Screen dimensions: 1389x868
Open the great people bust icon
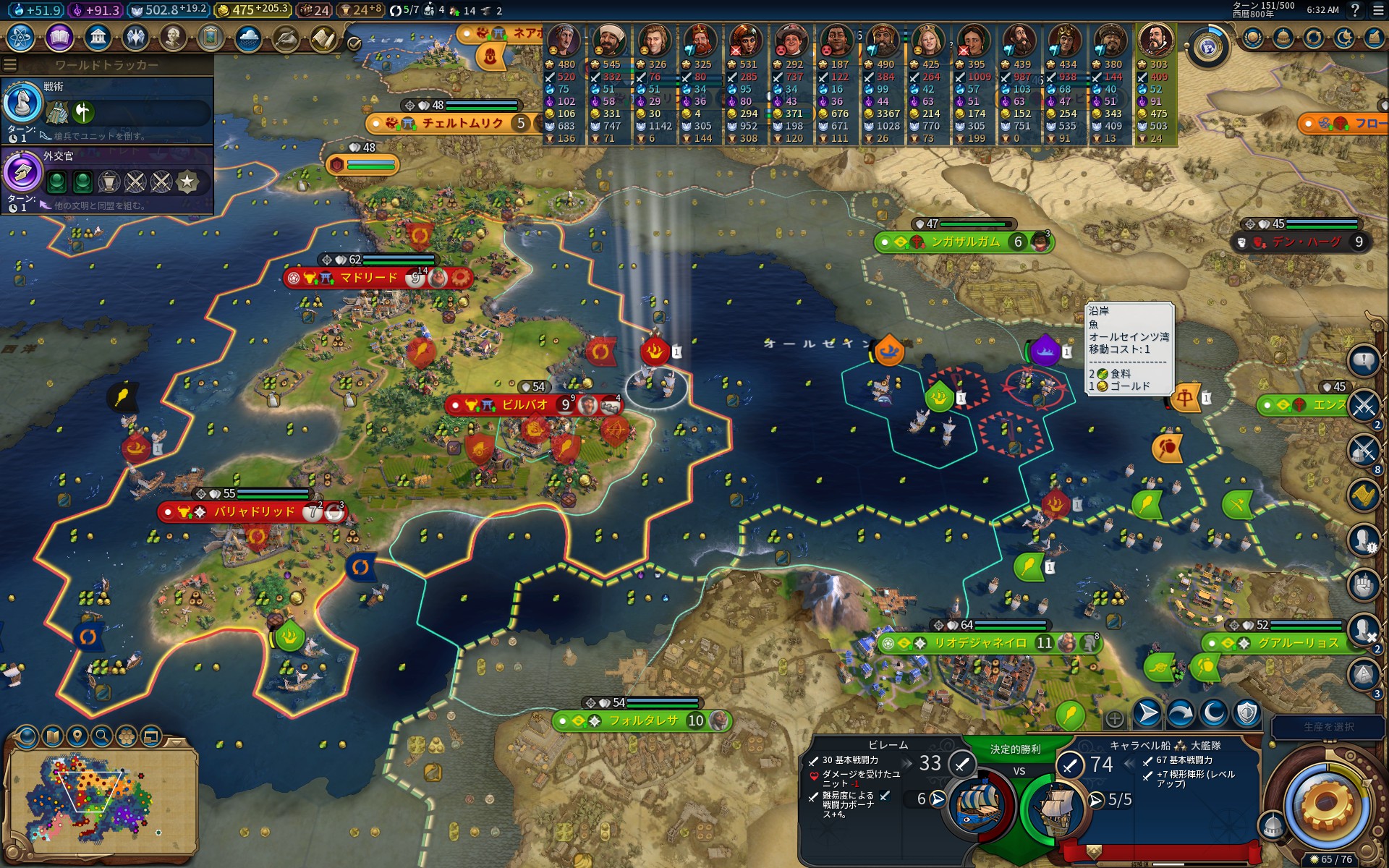(173, 37)
